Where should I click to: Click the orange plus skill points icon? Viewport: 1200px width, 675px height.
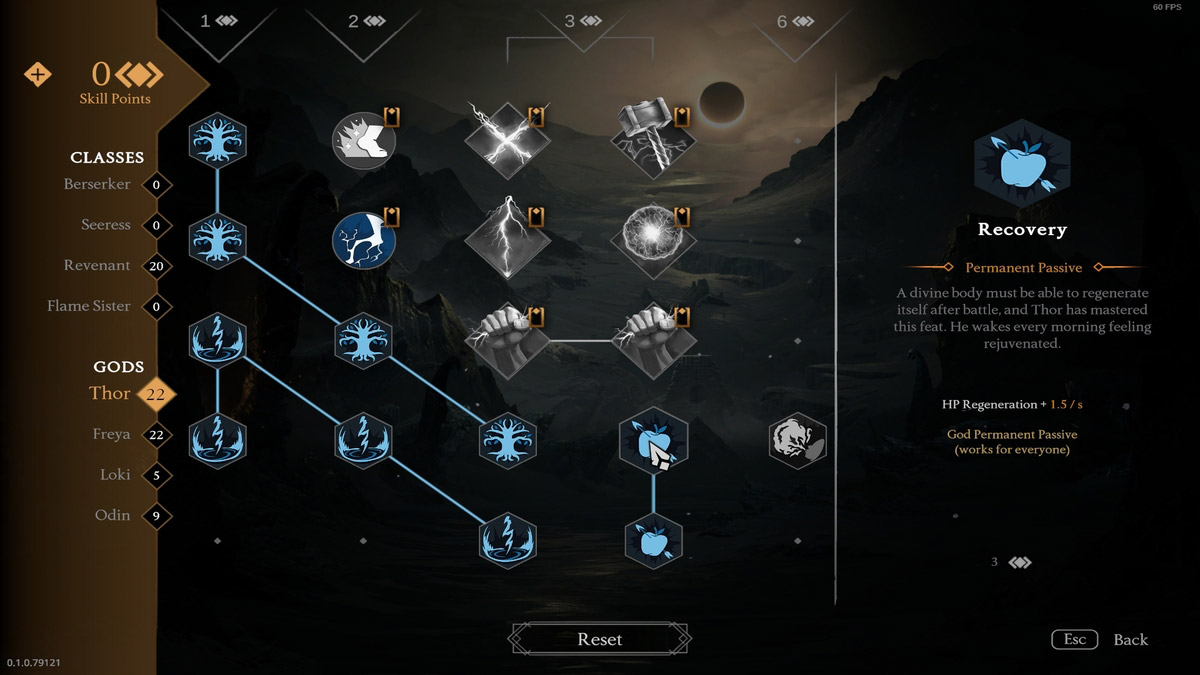[37, 75]
